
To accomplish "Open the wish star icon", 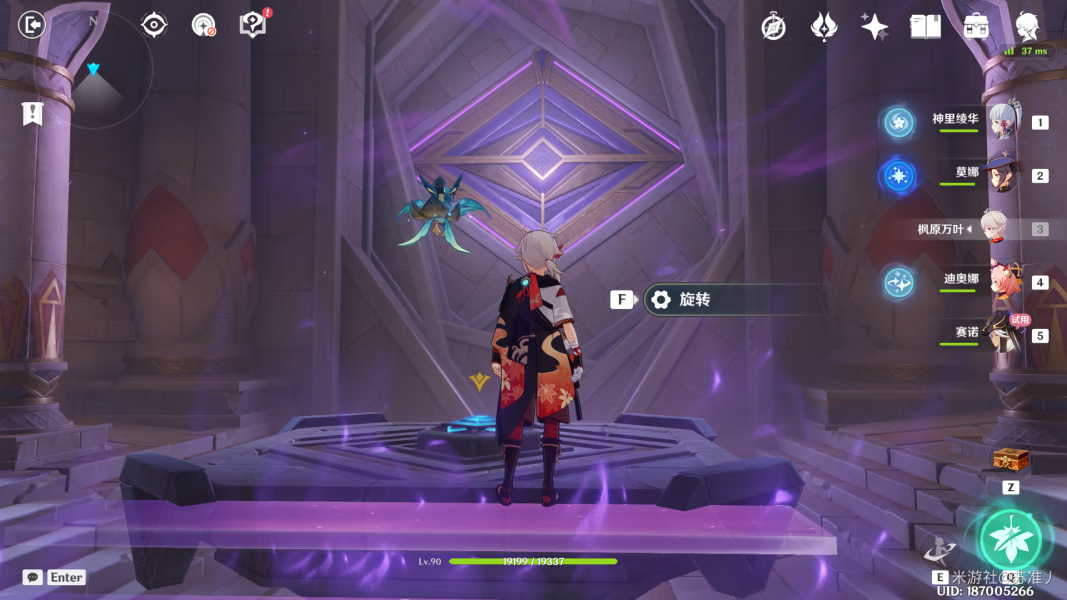I will tap(874, 27).
